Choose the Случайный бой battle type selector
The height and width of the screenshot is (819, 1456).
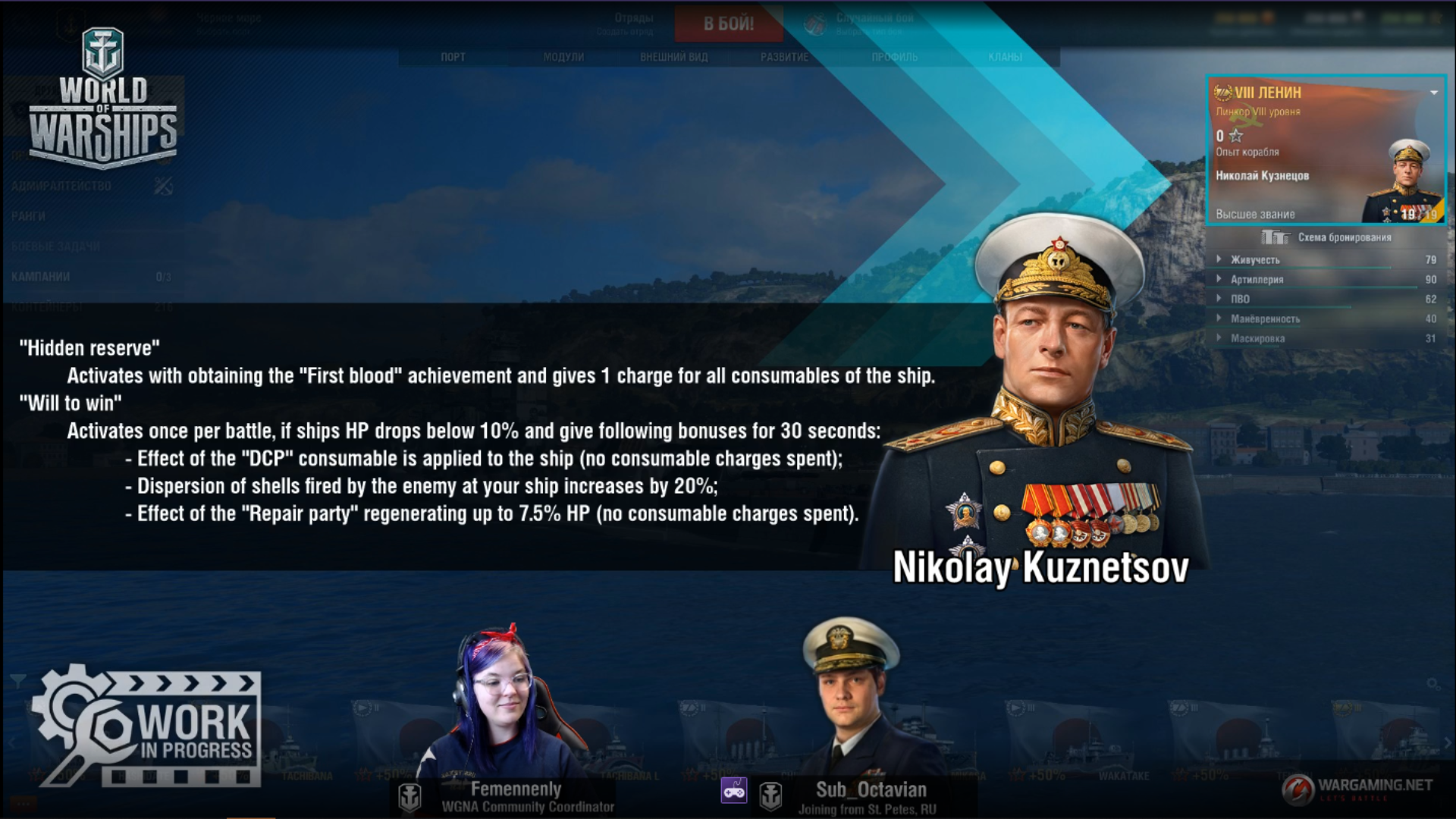[872, 23]
